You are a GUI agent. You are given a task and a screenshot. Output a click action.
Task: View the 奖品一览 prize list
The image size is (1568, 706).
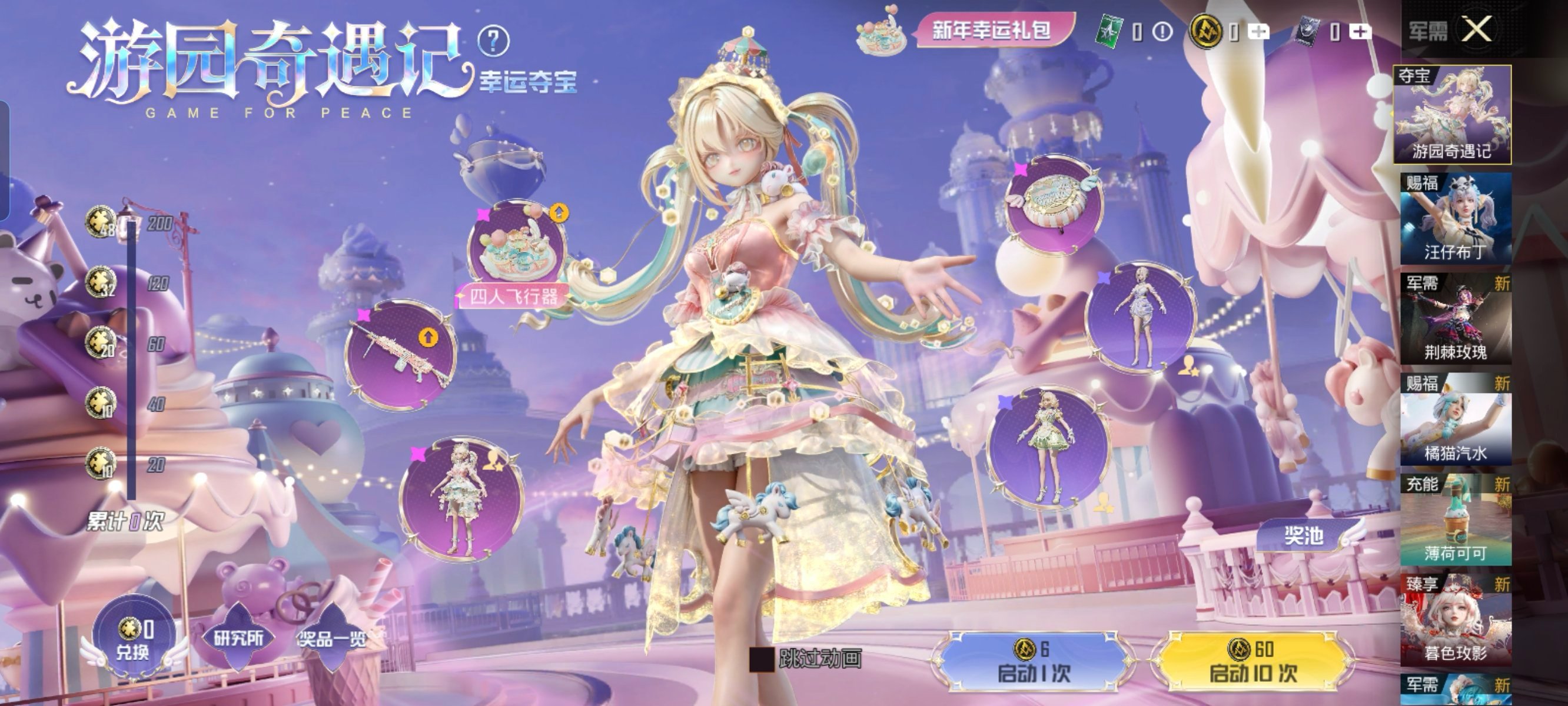click(x=332, y=639)
